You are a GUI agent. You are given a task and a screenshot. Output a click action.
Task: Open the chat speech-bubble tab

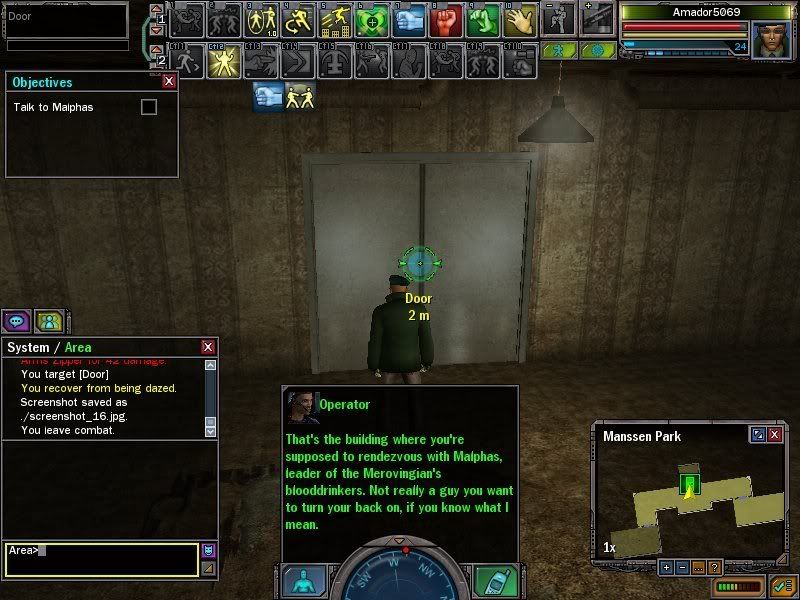pyautogui.click(x=15, y=321)
